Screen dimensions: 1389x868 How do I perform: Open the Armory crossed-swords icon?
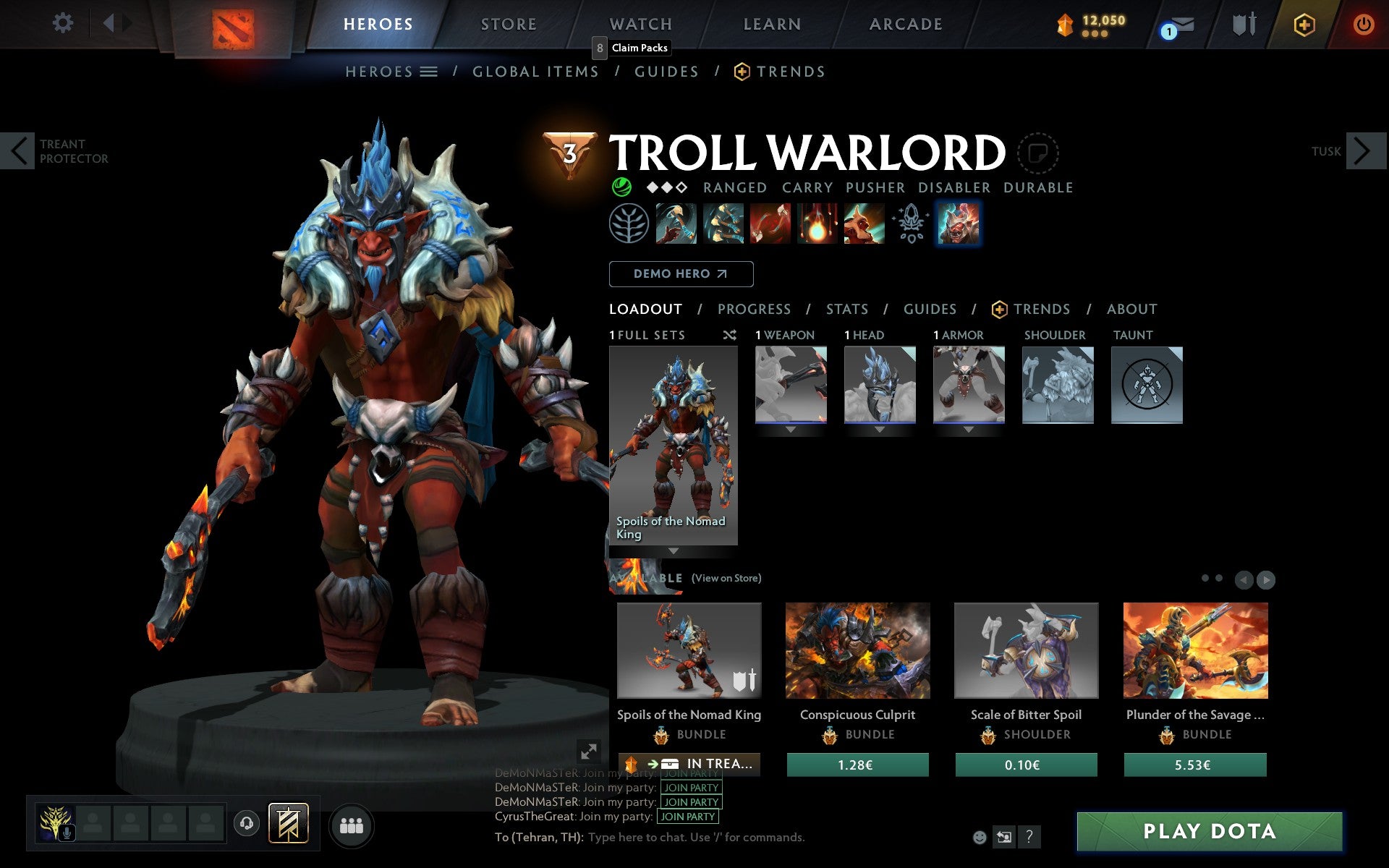1242,24
